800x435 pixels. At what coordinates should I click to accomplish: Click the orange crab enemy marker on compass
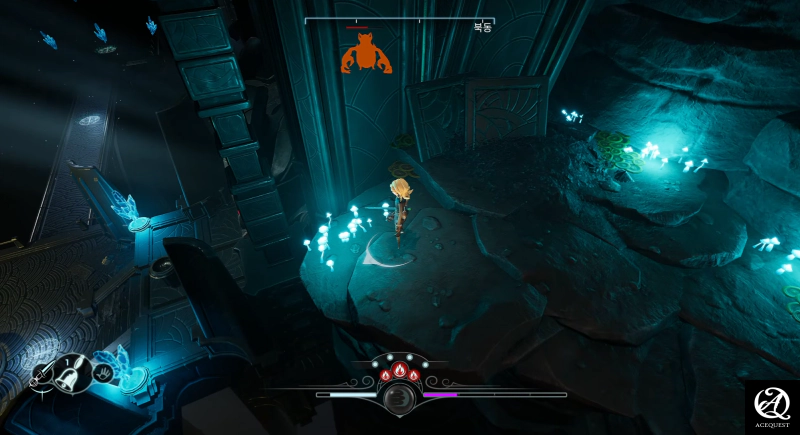pos(361,53)
